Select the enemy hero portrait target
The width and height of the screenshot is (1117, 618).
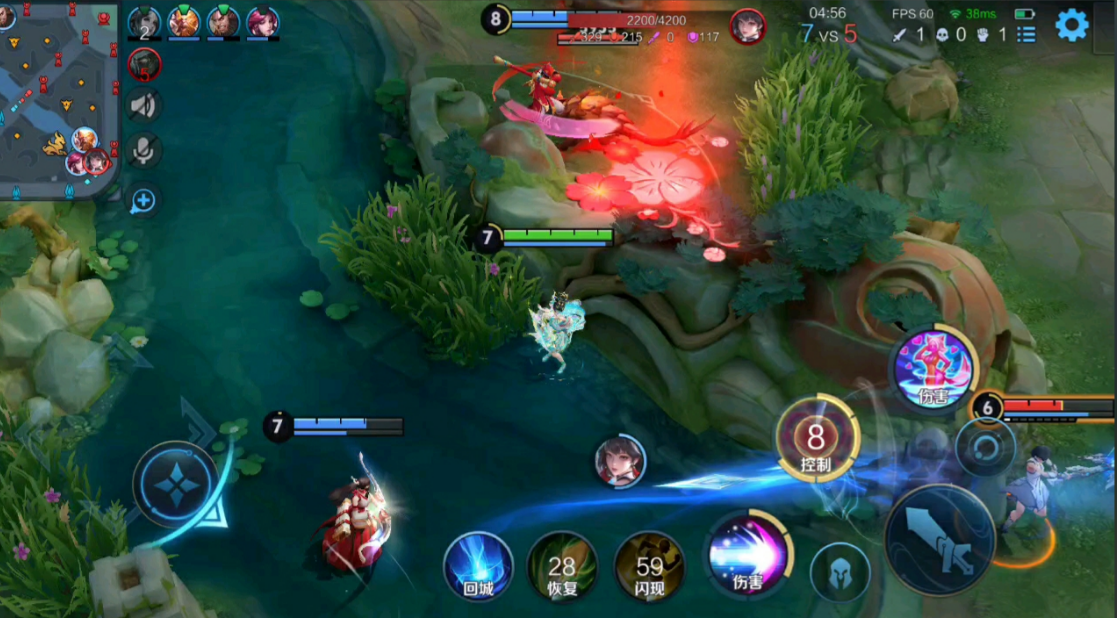point(621,460)
